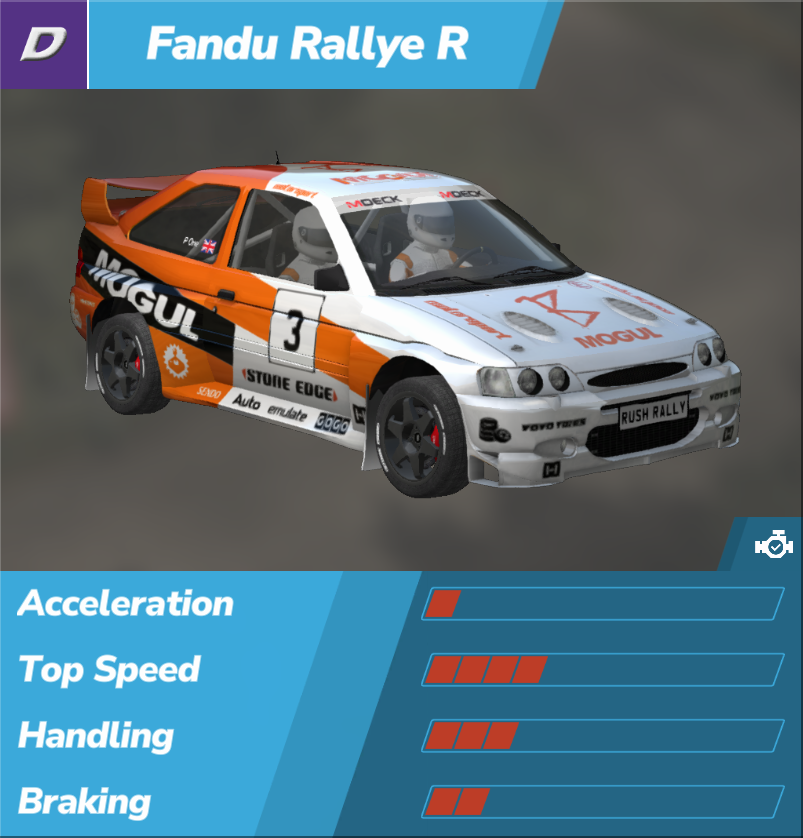Click the class D badge

(43, 44)
